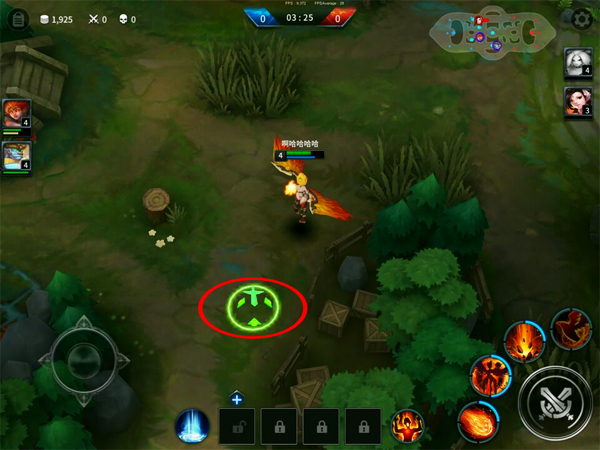Cast the fireball meteor skill
Viewport: 600px width, 450px height.
coord(477,420)
